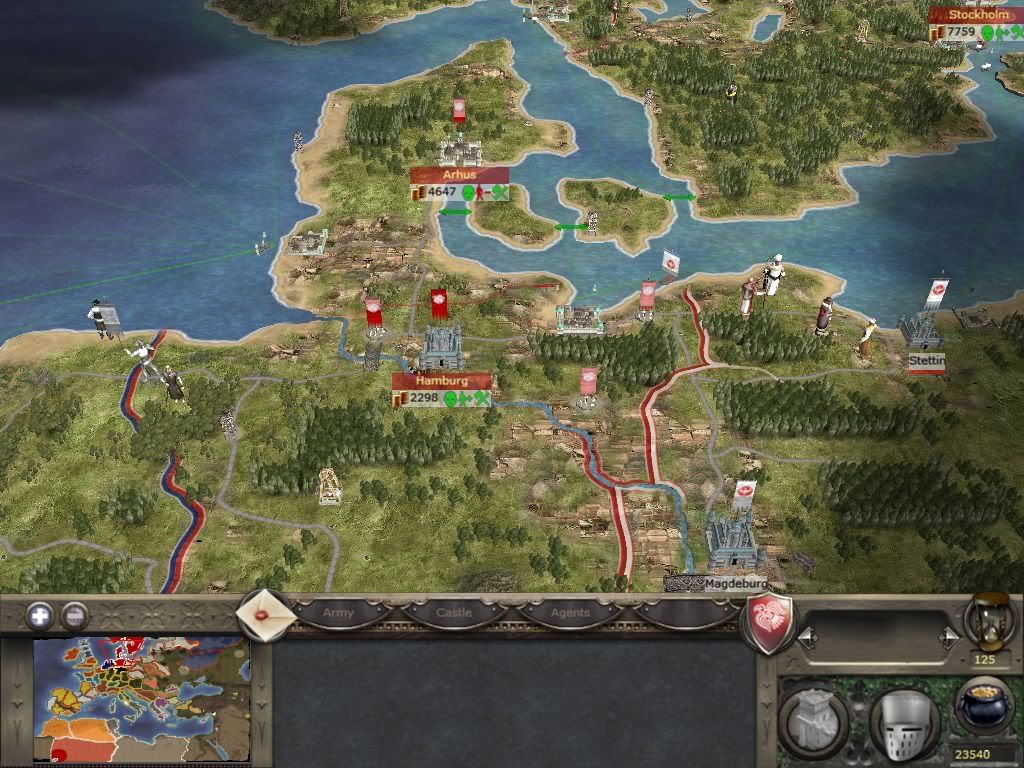Open the construction building panel

point(813,716)
